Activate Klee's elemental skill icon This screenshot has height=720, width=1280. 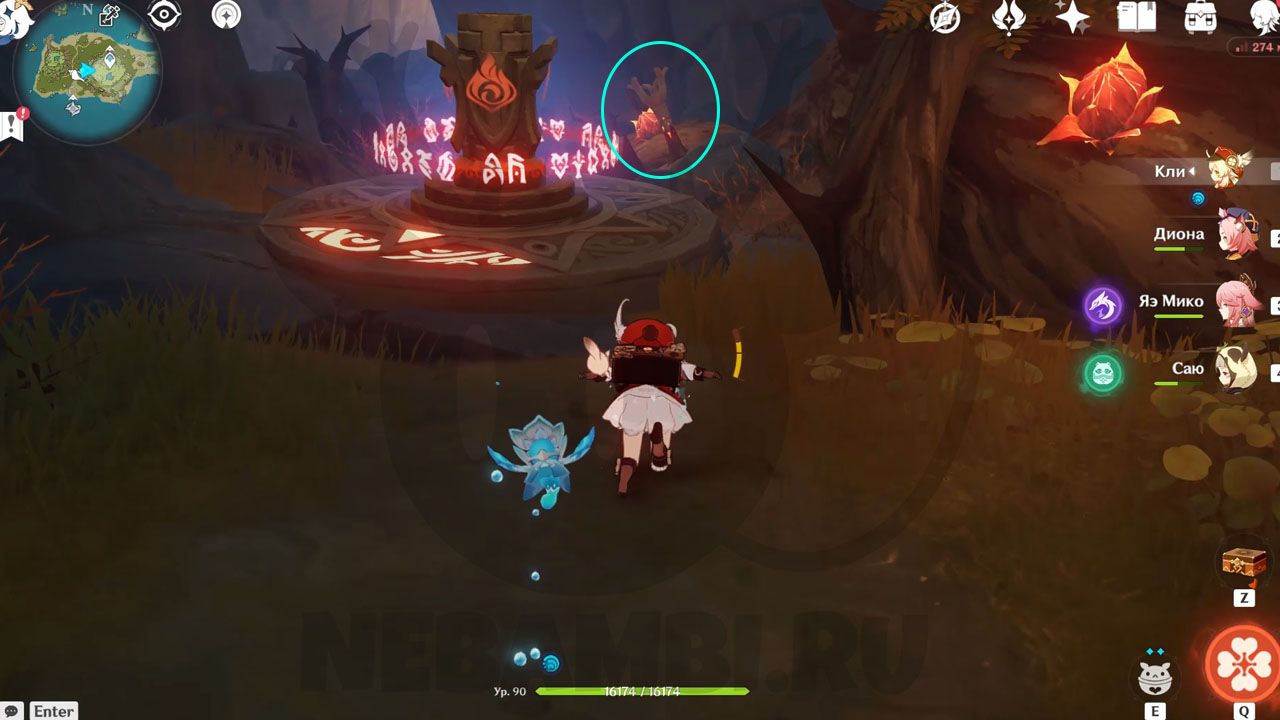1155,677
